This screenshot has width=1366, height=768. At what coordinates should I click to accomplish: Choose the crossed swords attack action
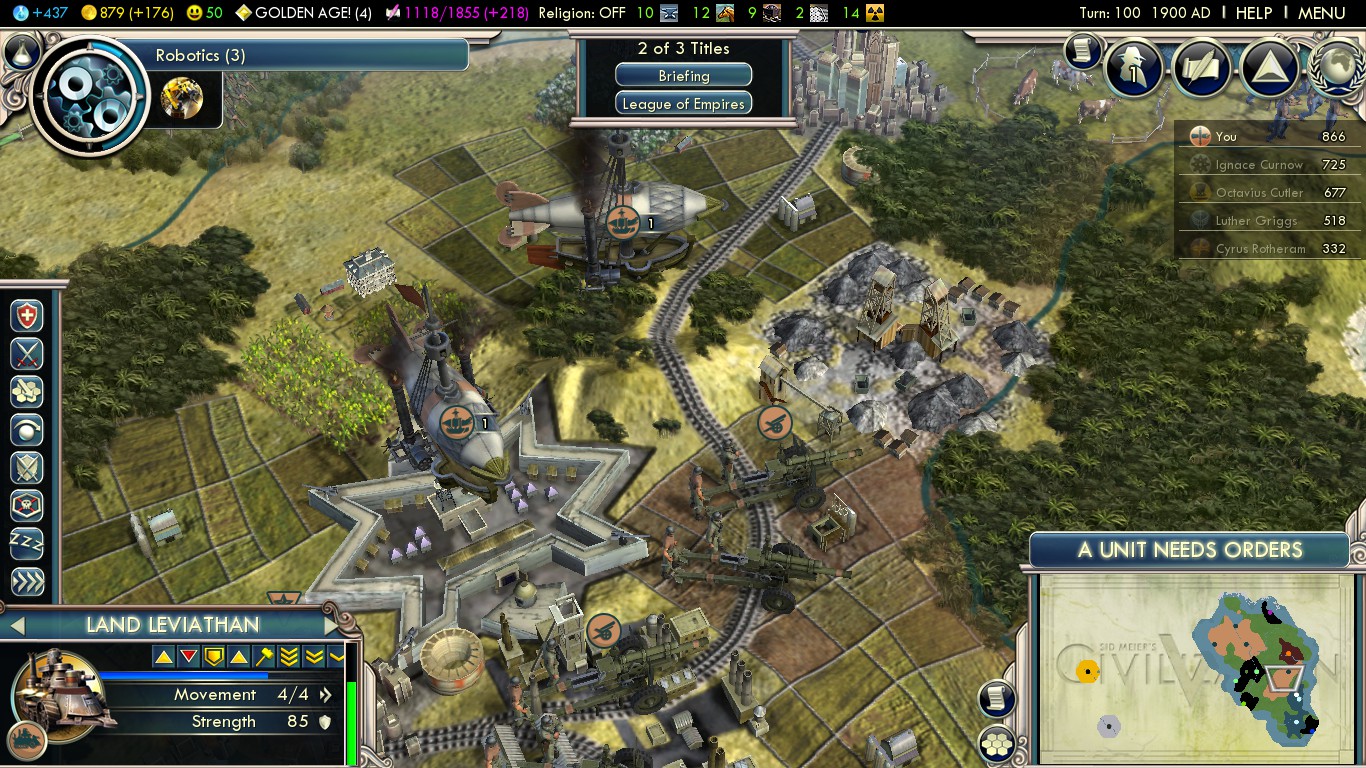pos(27,354)
